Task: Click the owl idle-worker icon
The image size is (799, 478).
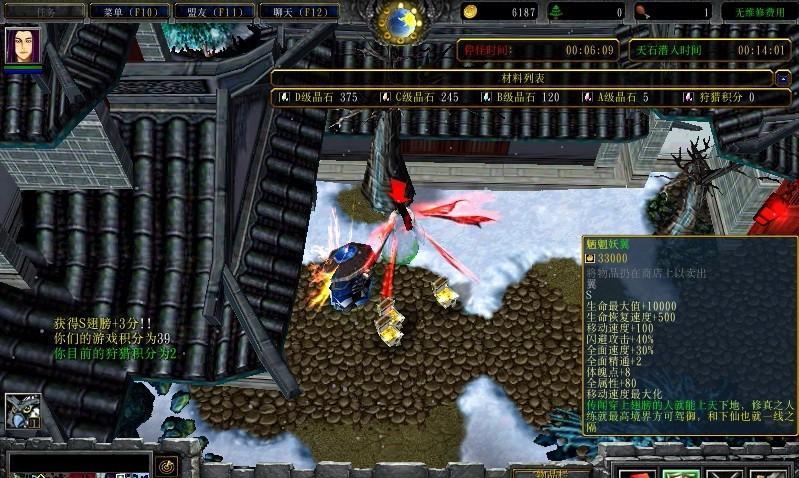Action: click(x=21, y=411)
